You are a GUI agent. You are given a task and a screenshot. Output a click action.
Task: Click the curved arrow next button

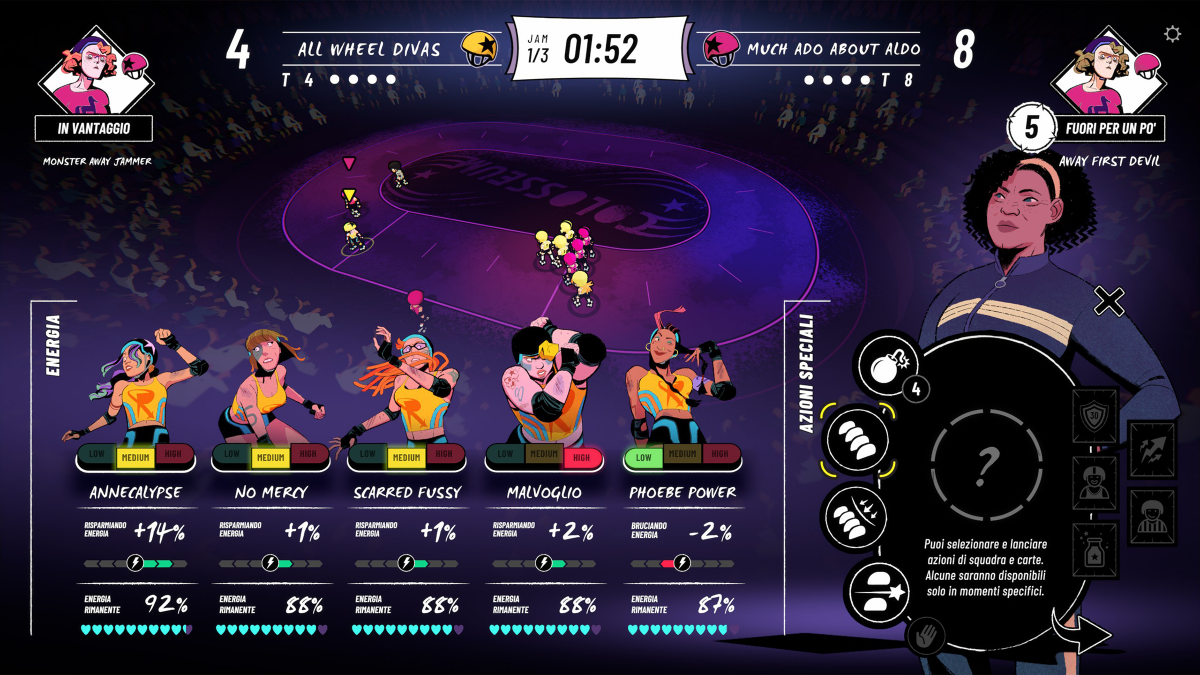click(1080, 633)
